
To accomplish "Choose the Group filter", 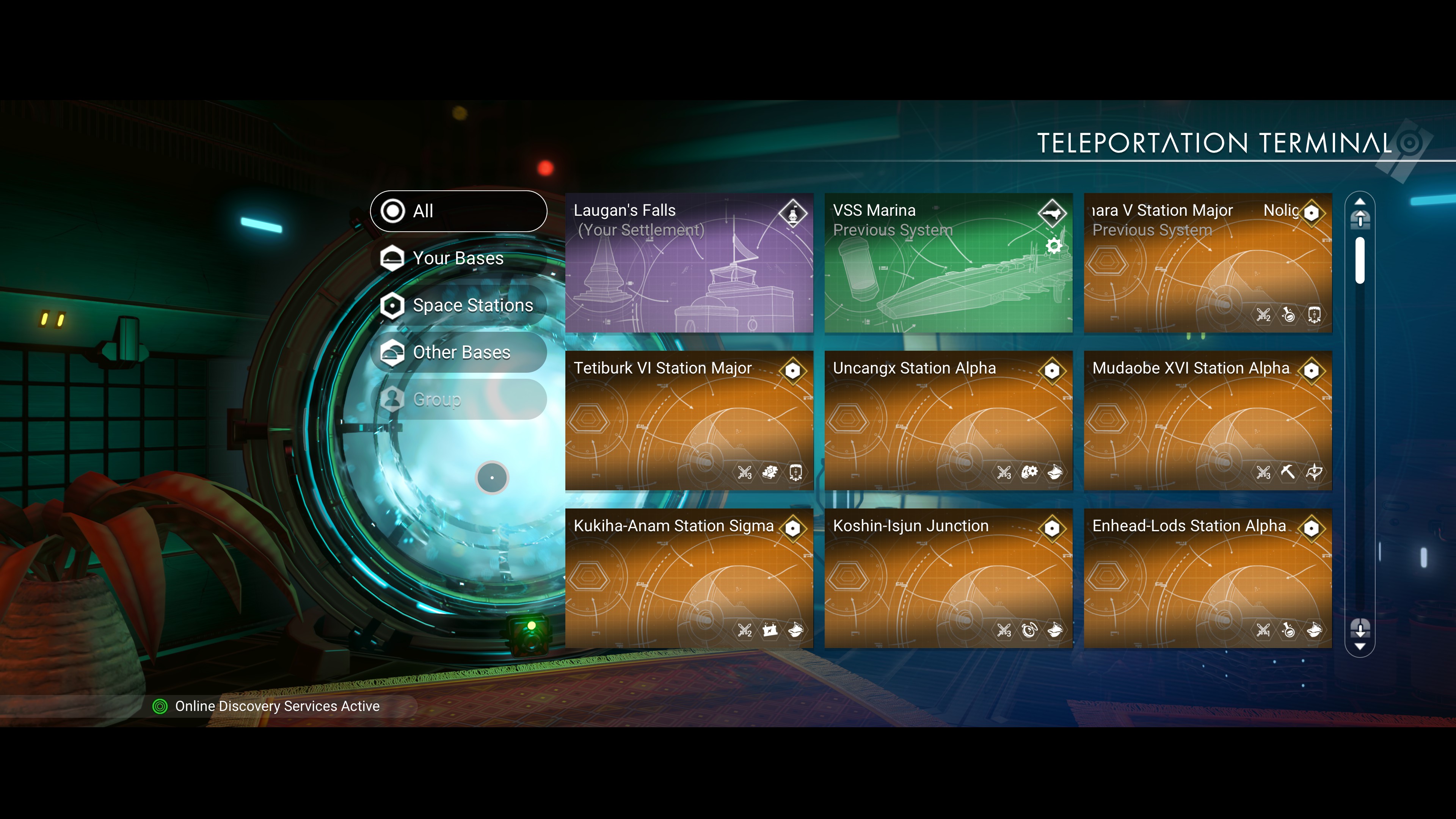I will 458,399.
